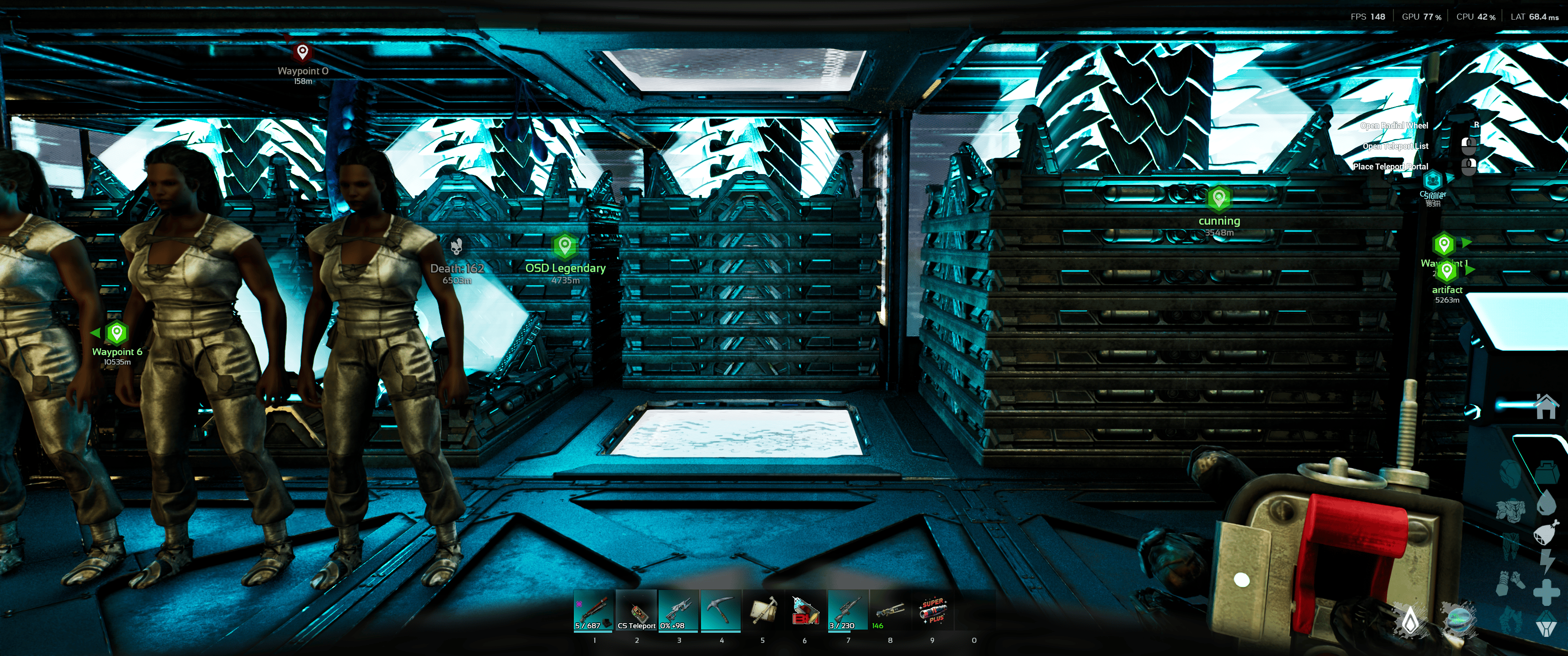The height and width of the screenshot is (656, 1568).
Task: Click the glowing orb buff icon
Action: click(1460, 620)
